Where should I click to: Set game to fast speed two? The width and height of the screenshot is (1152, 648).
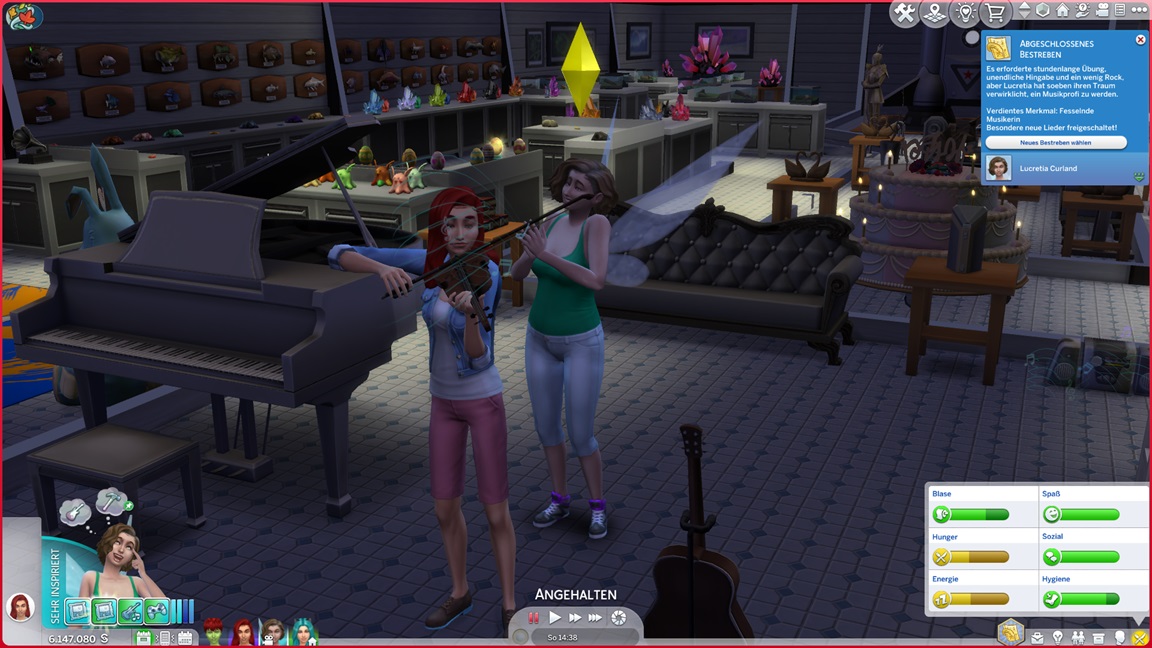[x=575, y=618]
